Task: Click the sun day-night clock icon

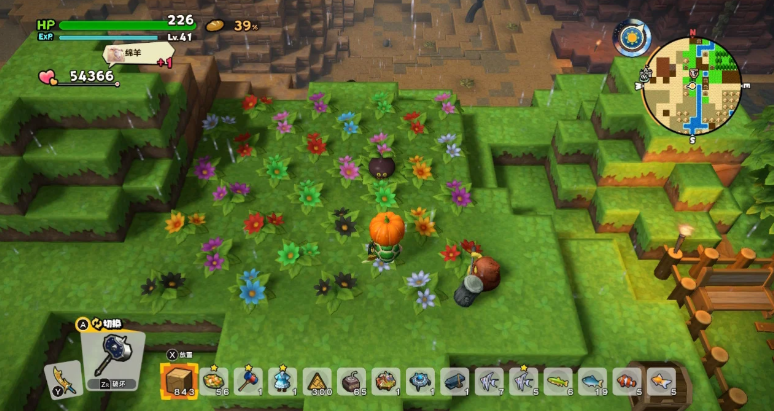Action: 630,38
